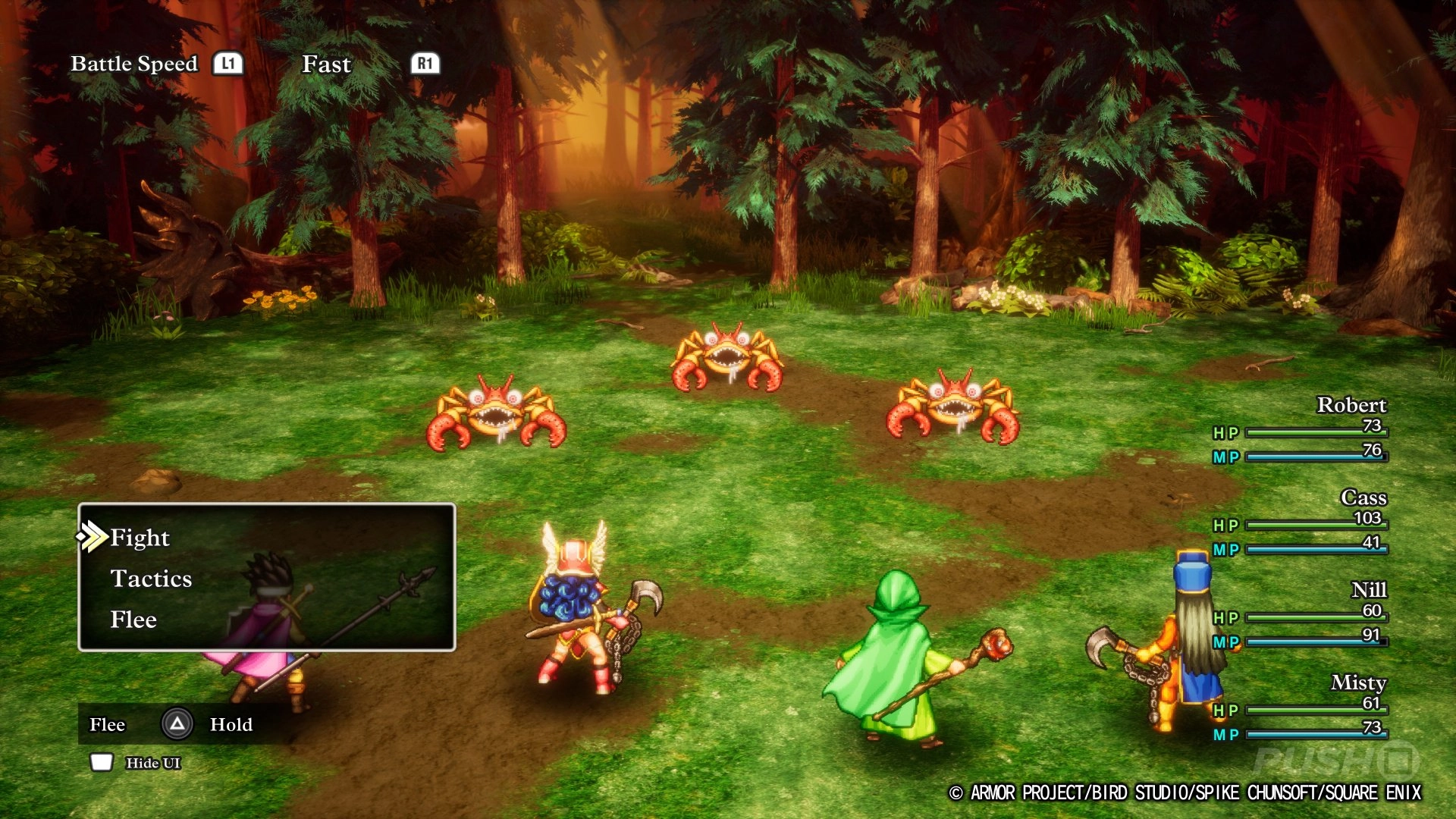
Task: Hold Flee using the indicator at bottom
Action: pos(108,724)
